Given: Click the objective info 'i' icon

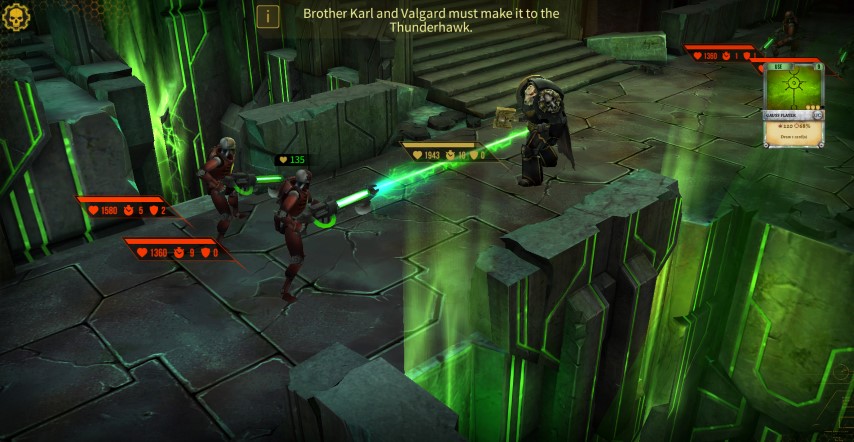Looking at the screenshot, I should (267, 16).
